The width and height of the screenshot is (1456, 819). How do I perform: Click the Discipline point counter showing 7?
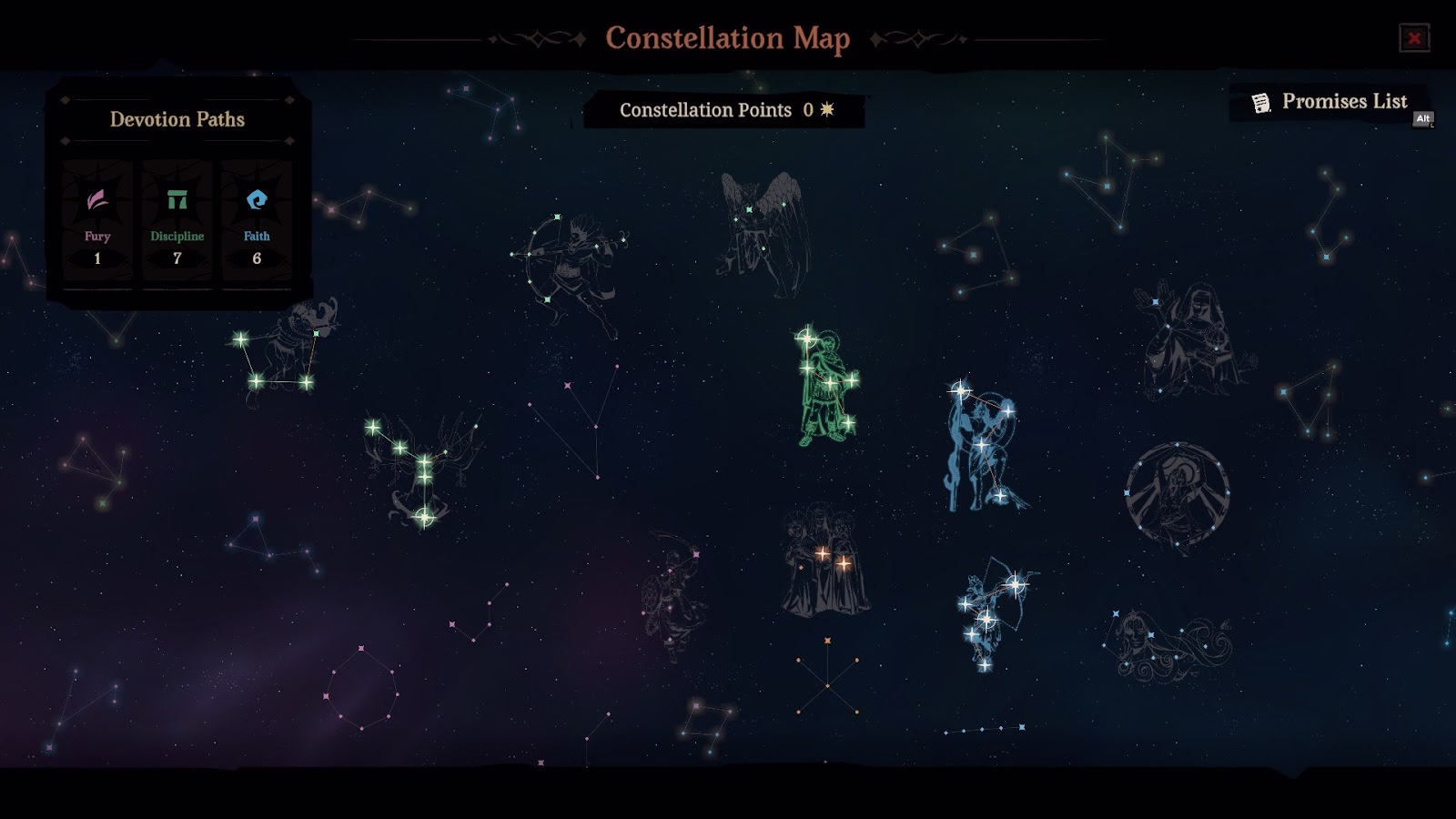pos(176,258)
